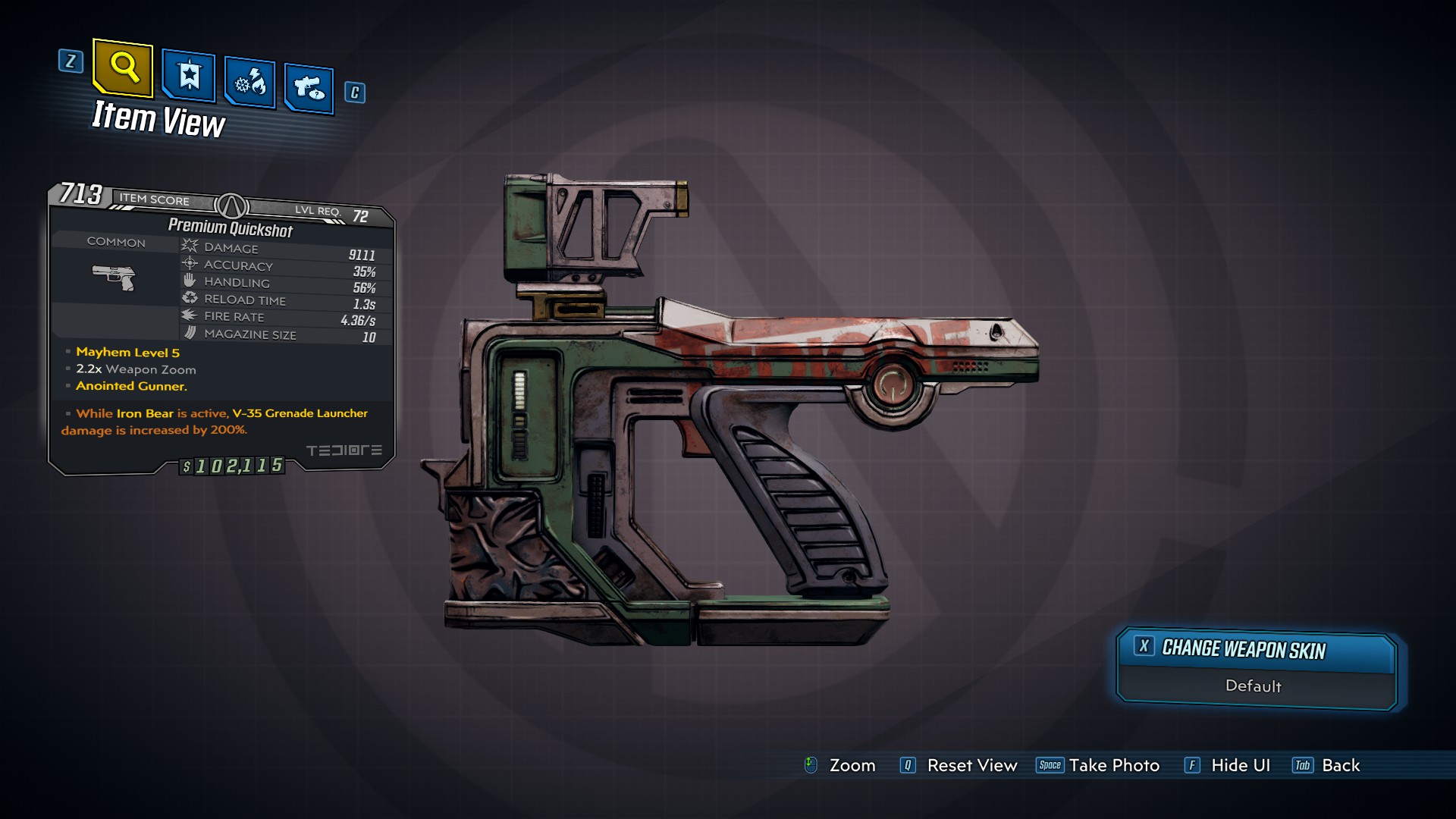Select the Default weapon skin field
1456x819 pixels.
pos(1253,686)
